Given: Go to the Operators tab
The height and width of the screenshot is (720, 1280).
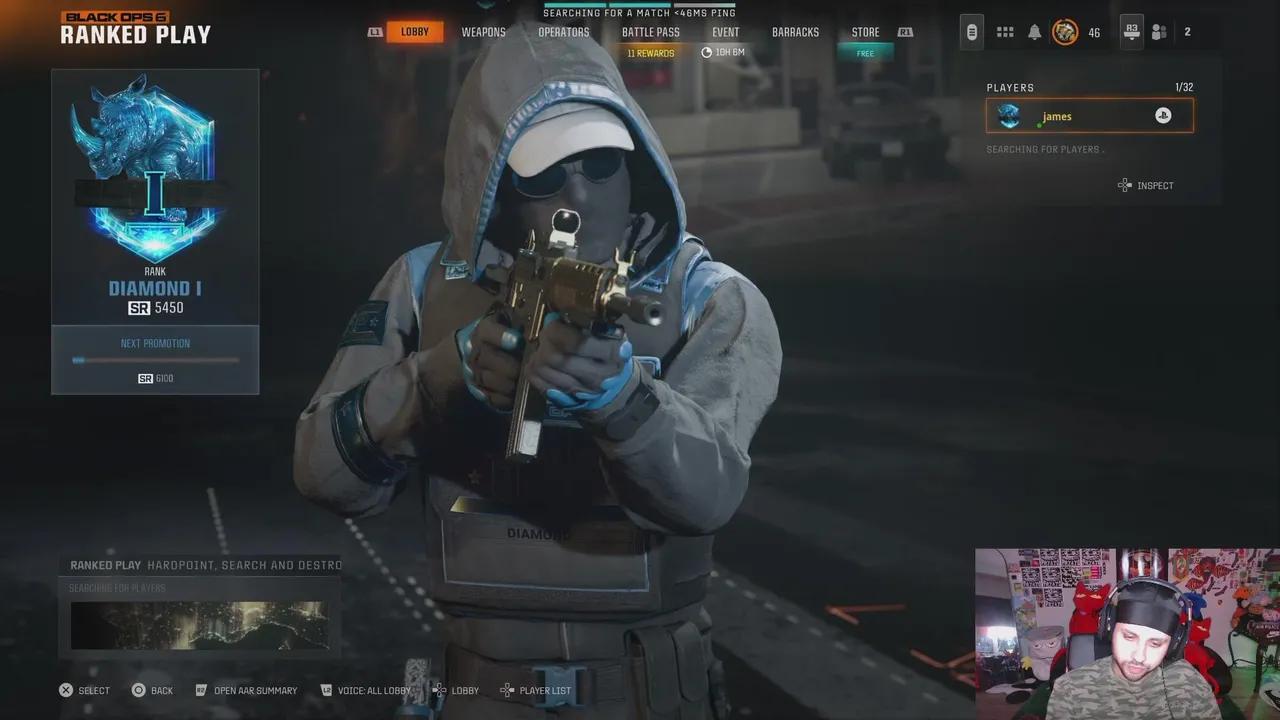Looking at the screenshot, I should (563, 32).
